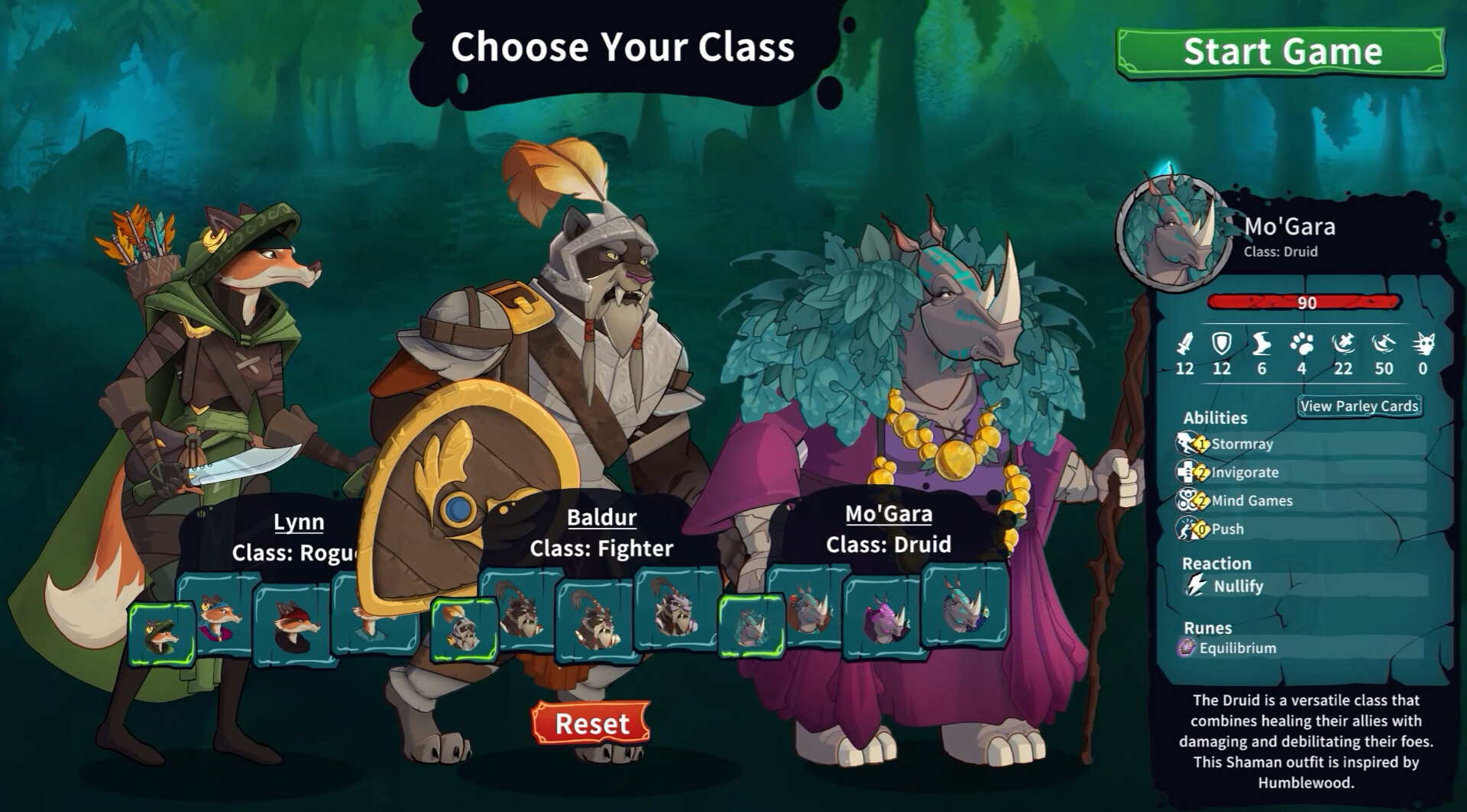Inspect the Stormray ability
This screenshot has height=812, width=1467.
coord(1242,444)
